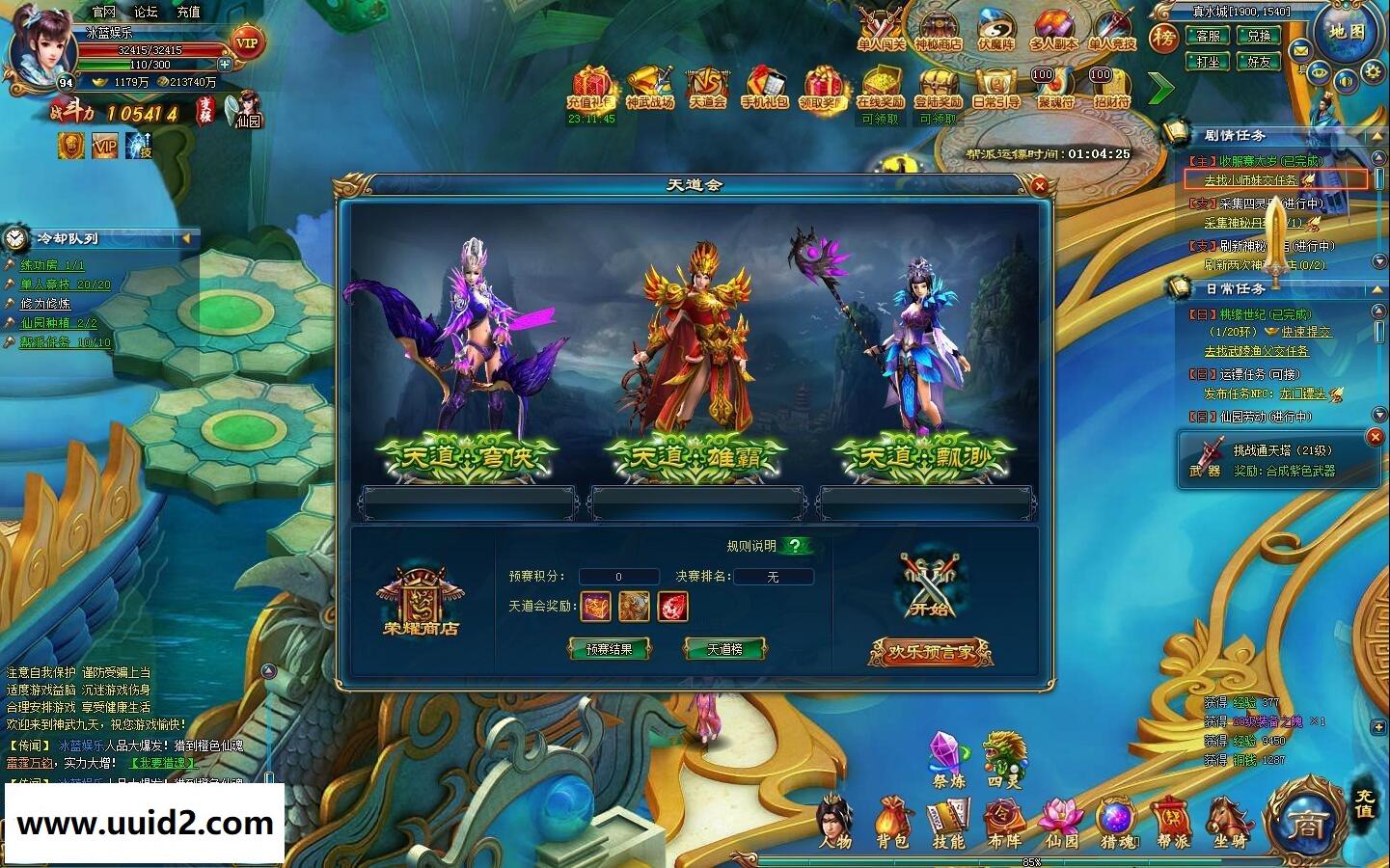Viewport: 1390px width, 868px height.
Task: Click the 预赛结果 preliminary results button
Action: coord(609,650)
